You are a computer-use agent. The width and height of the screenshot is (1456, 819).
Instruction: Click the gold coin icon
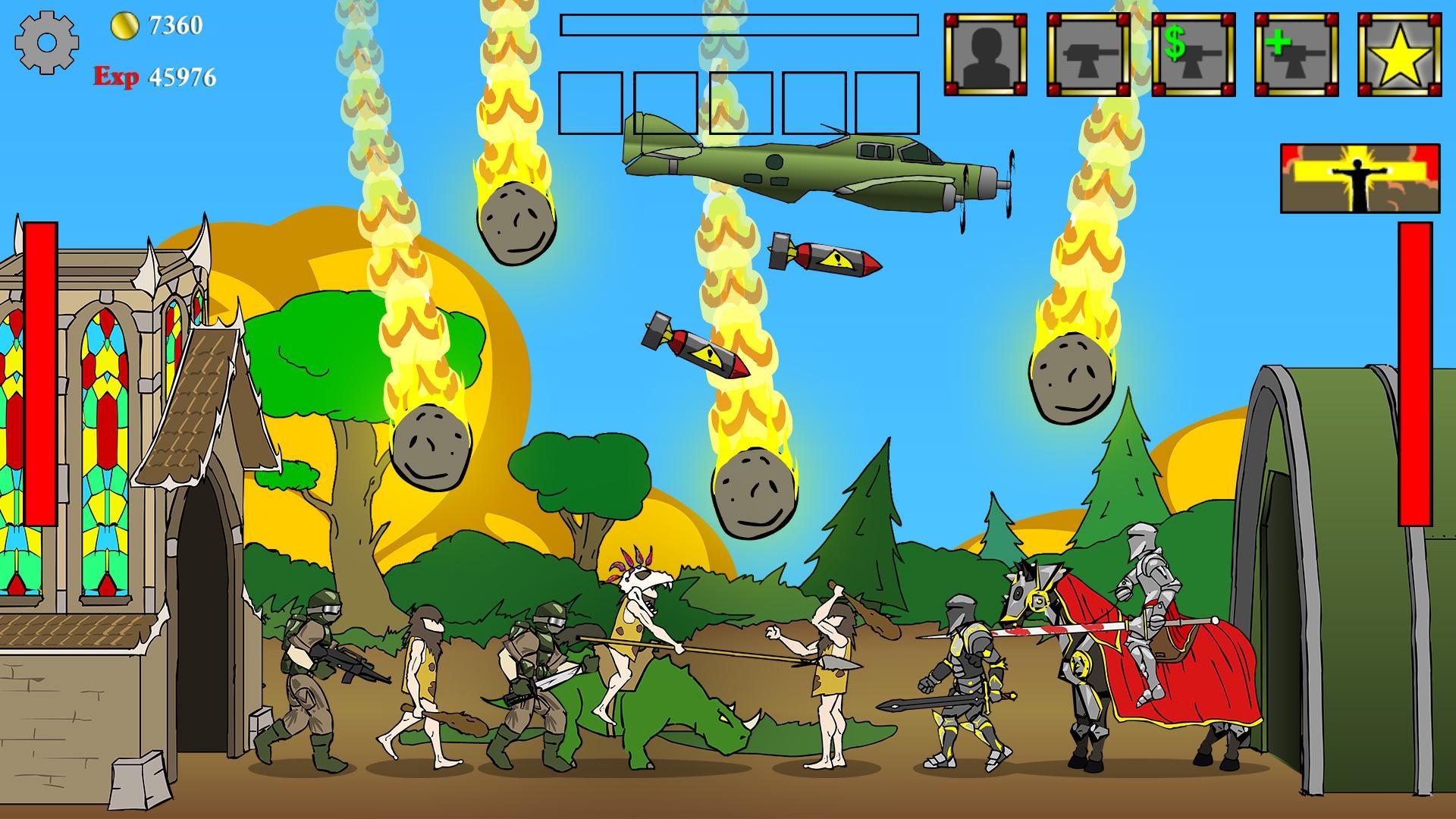(127, 25)
